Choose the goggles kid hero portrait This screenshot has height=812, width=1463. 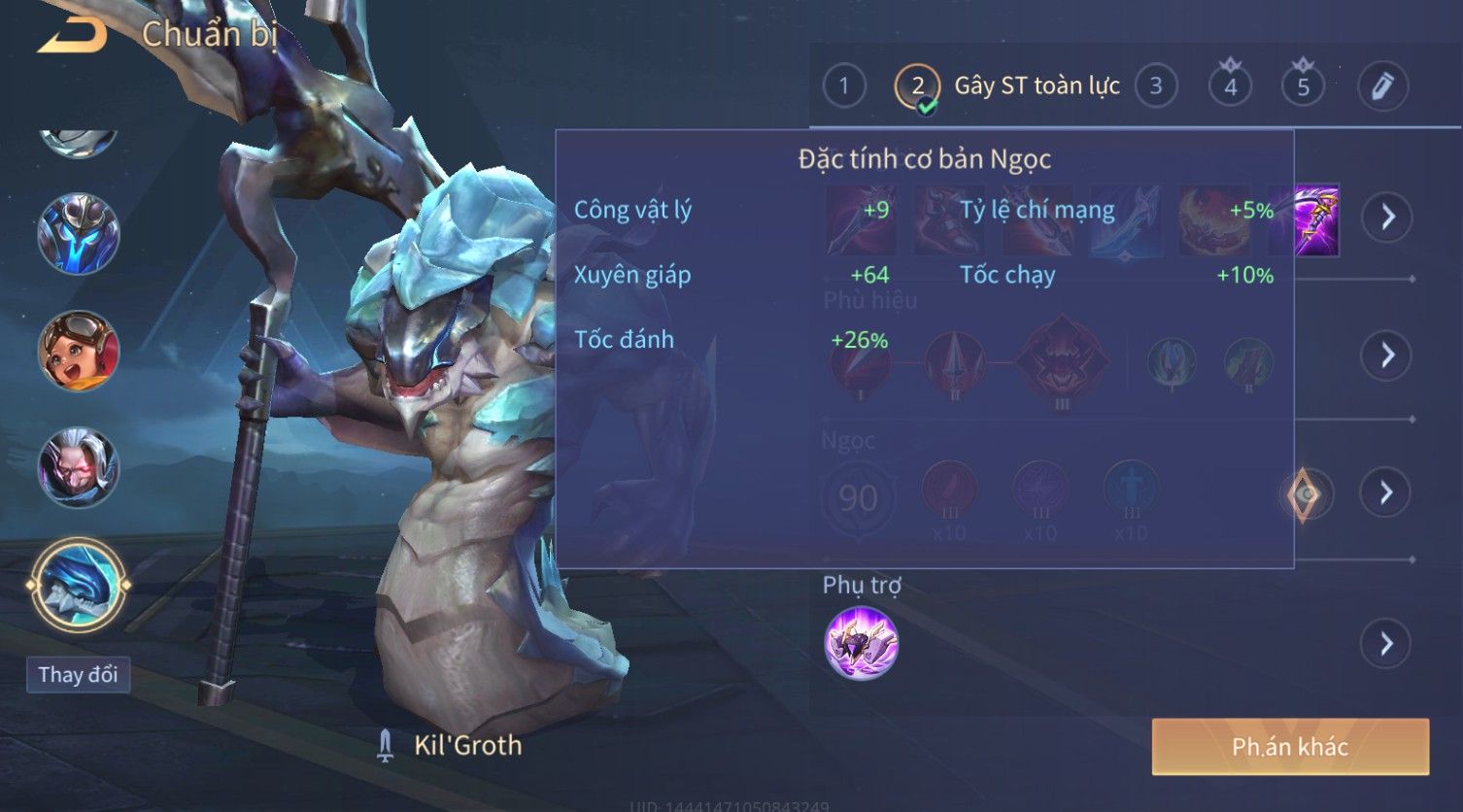point(78,350)
